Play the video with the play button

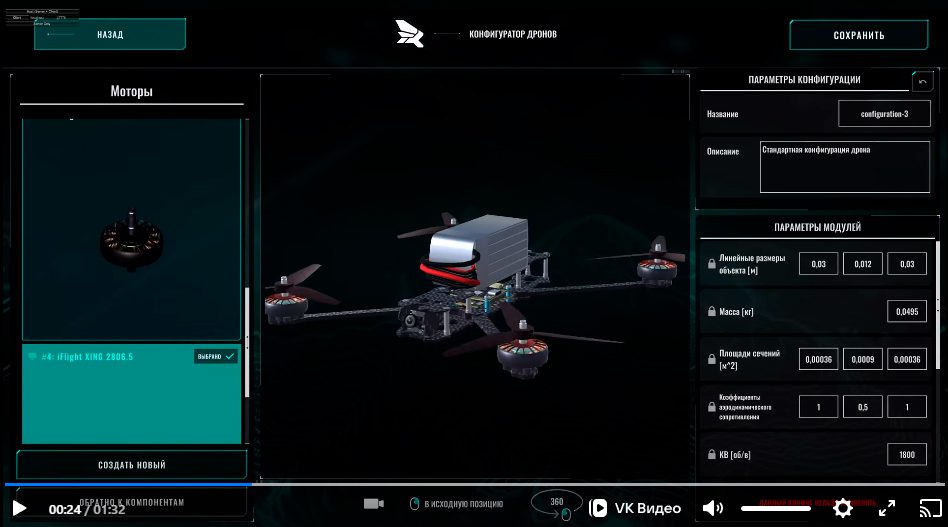(20, 509)
